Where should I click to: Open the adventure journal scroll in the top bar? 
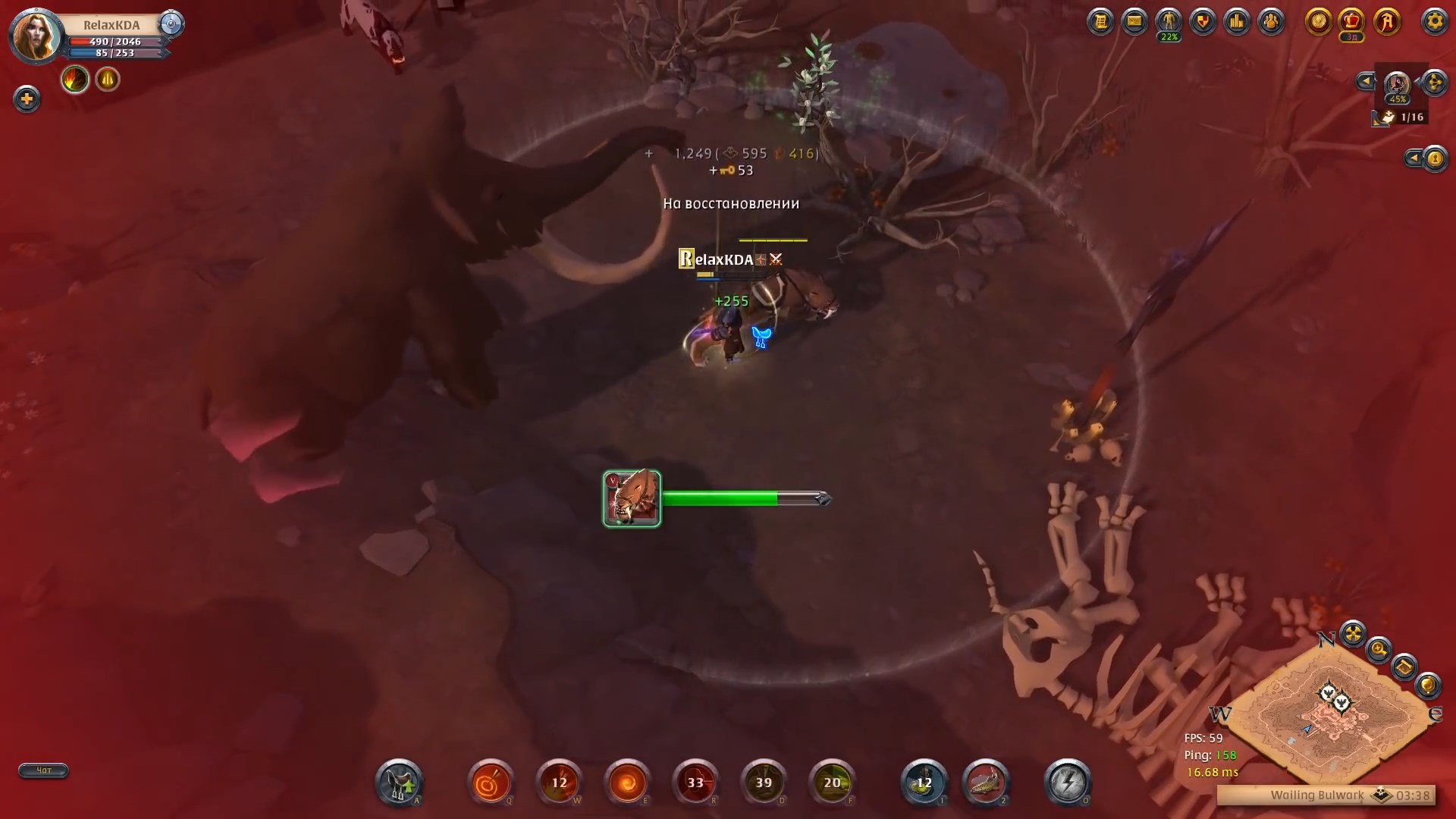(1101, 21)
